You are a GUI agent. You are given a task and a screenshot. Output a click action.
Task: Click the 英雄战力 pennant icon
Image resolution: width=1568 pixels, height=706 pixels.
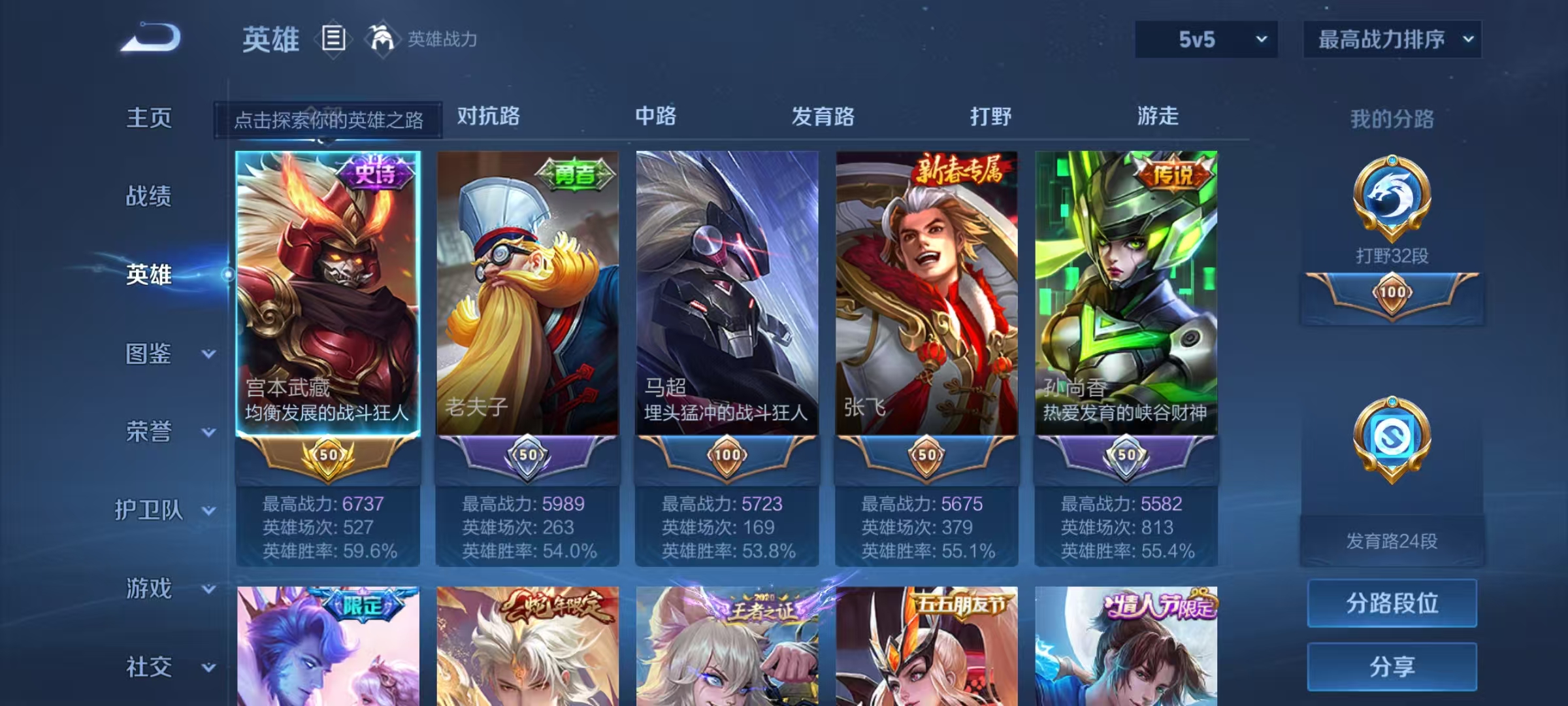pos(382,39)
